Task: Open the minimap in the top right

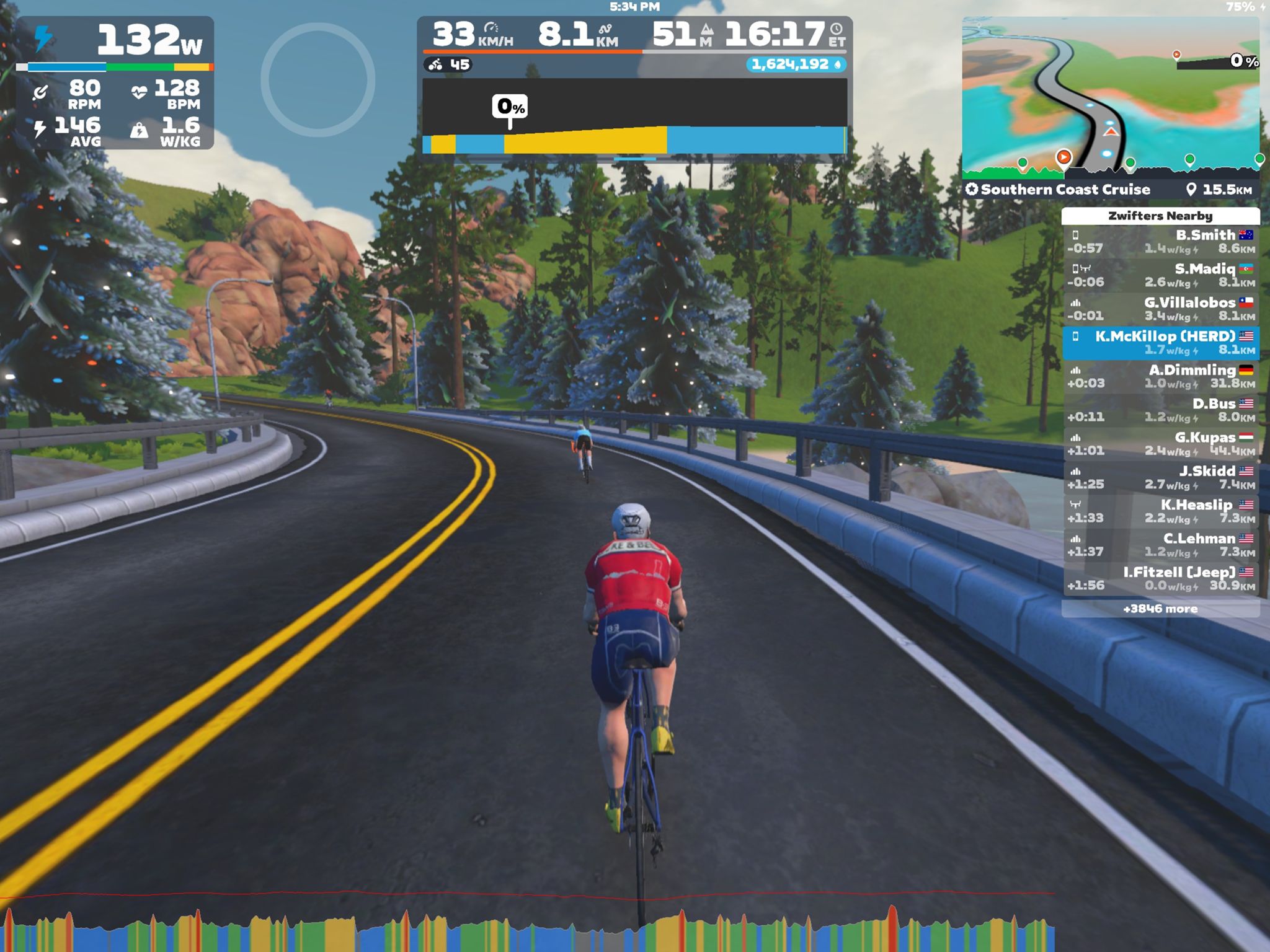Action: click(x=1110, y=96)
